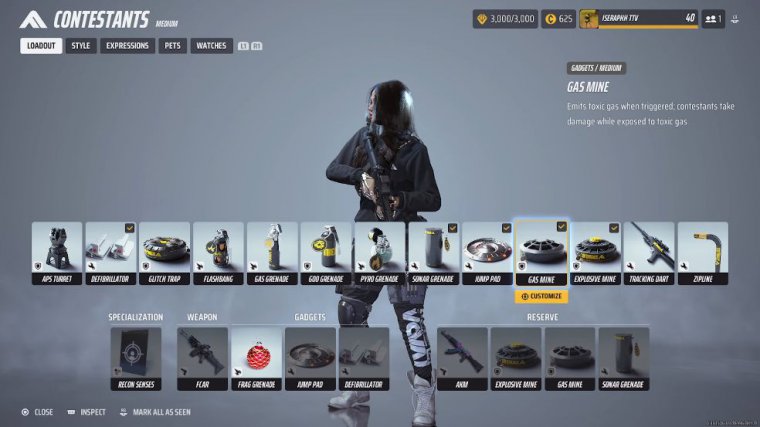Screen dimensions: 760x427
Task: Select the FCAR weapon slot
Action: (x=202, y=358)
